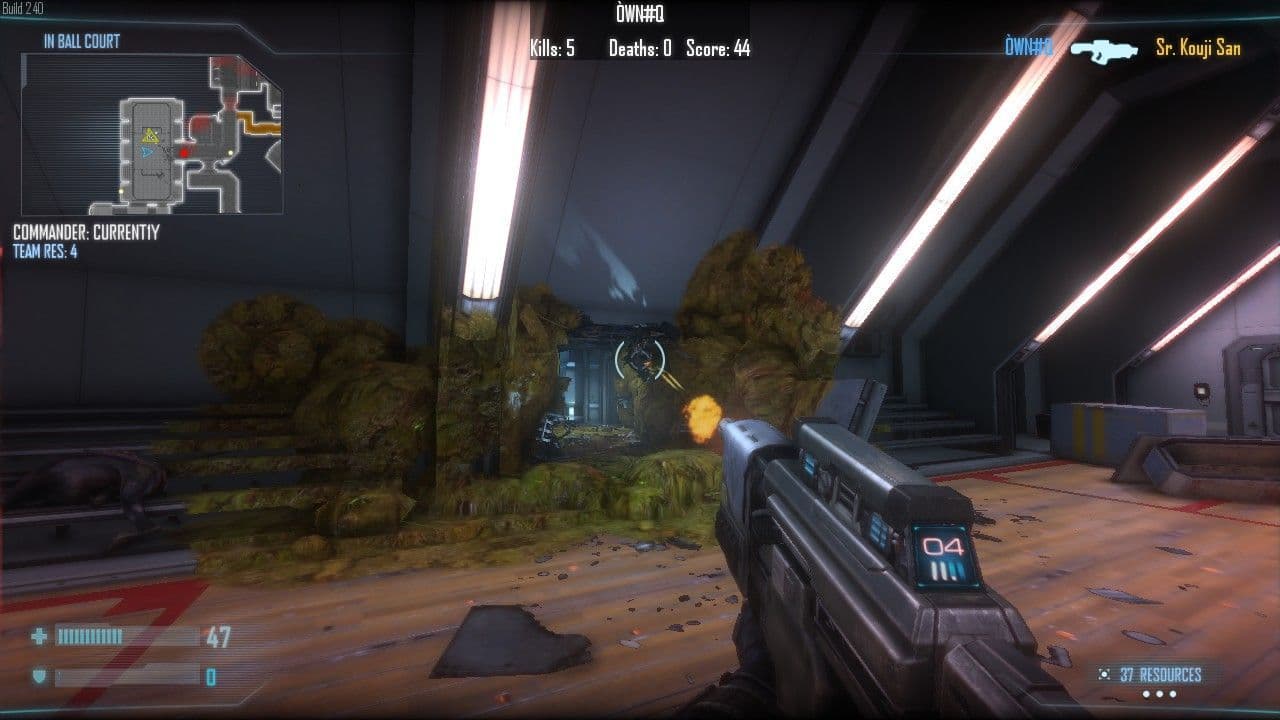Select the resource symbol beside 37 RESOURCES

tap(1104, 674)
